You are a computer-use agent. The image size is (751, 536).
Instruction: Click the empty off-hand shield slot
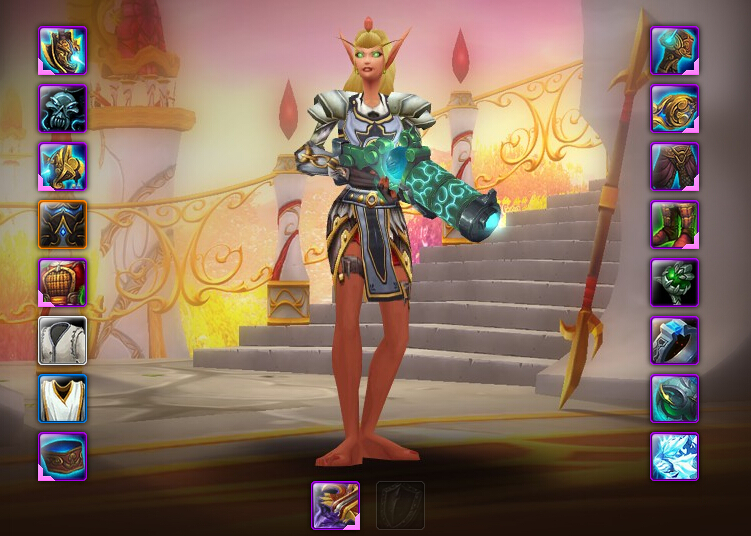tap(400, 506)
